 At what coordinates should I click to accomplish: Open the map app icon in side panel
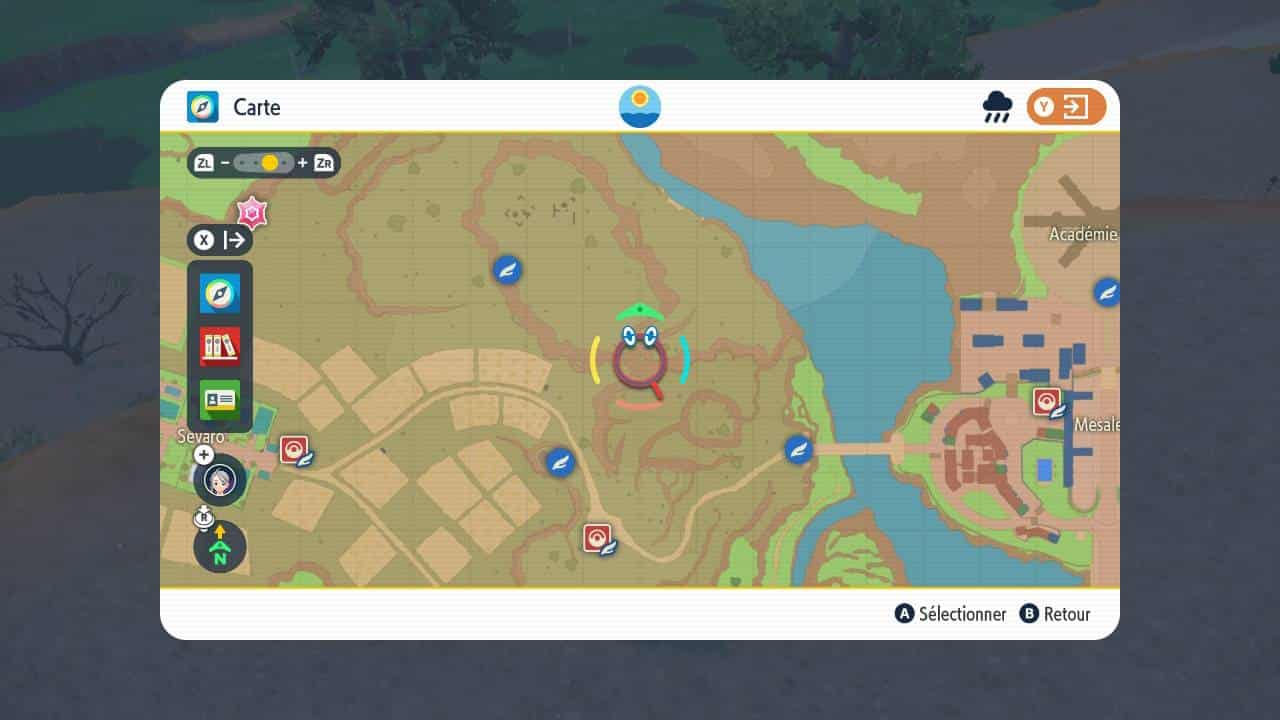(219, 293)
